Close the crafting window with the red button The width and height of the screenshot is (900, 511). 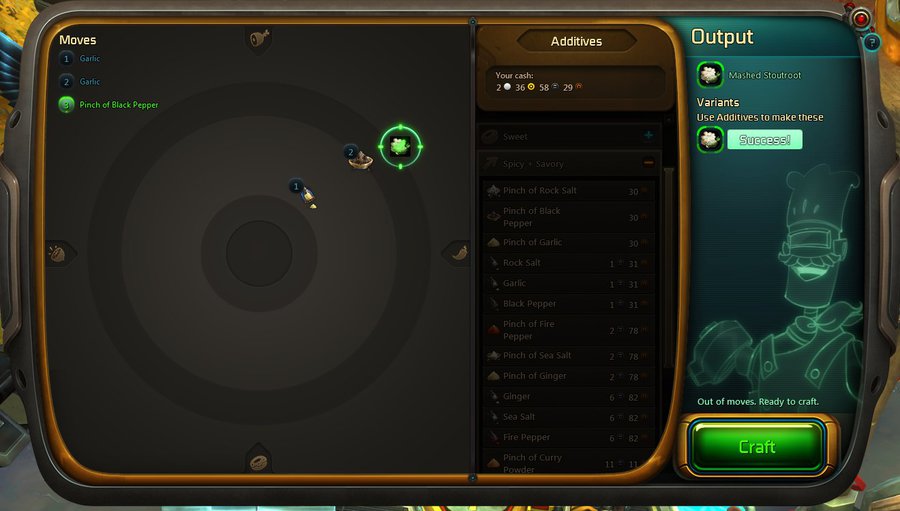pos(861,19)
